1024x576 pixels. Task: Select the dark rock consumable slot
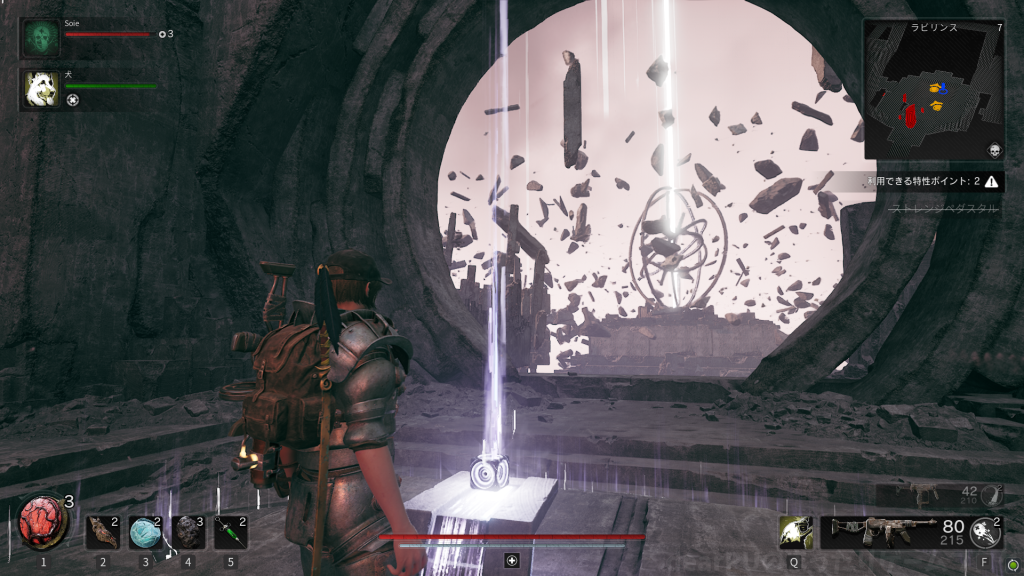pos(189,532)
